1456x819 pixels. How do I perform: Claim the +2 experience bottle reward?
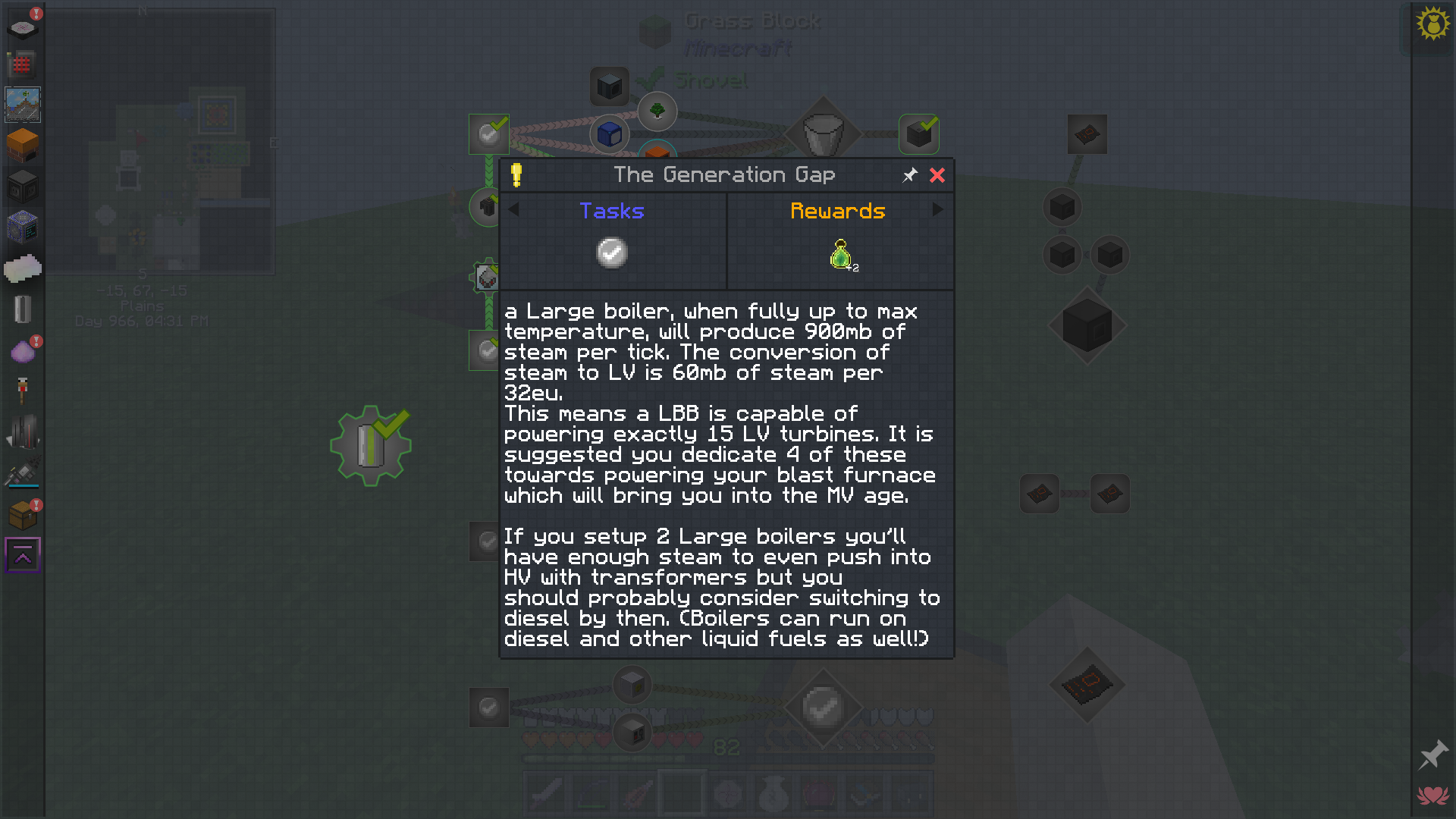click(x=839, y=255)
